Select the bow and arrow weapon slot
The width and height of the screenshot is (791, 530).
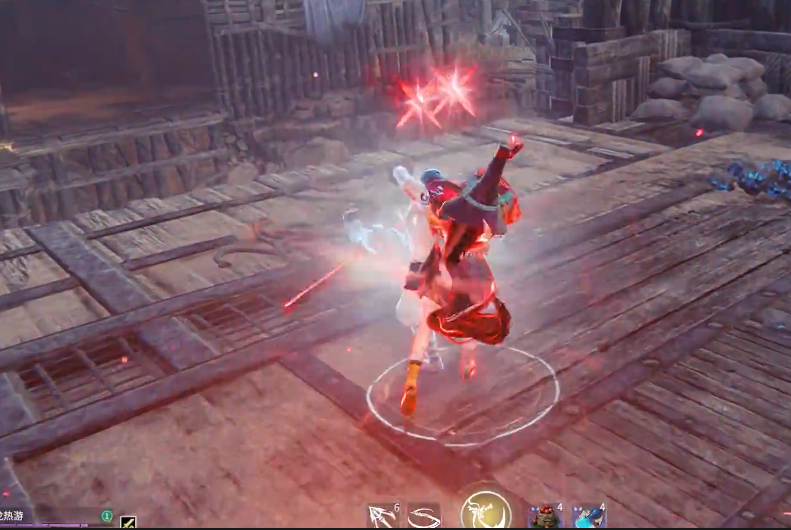382,516
